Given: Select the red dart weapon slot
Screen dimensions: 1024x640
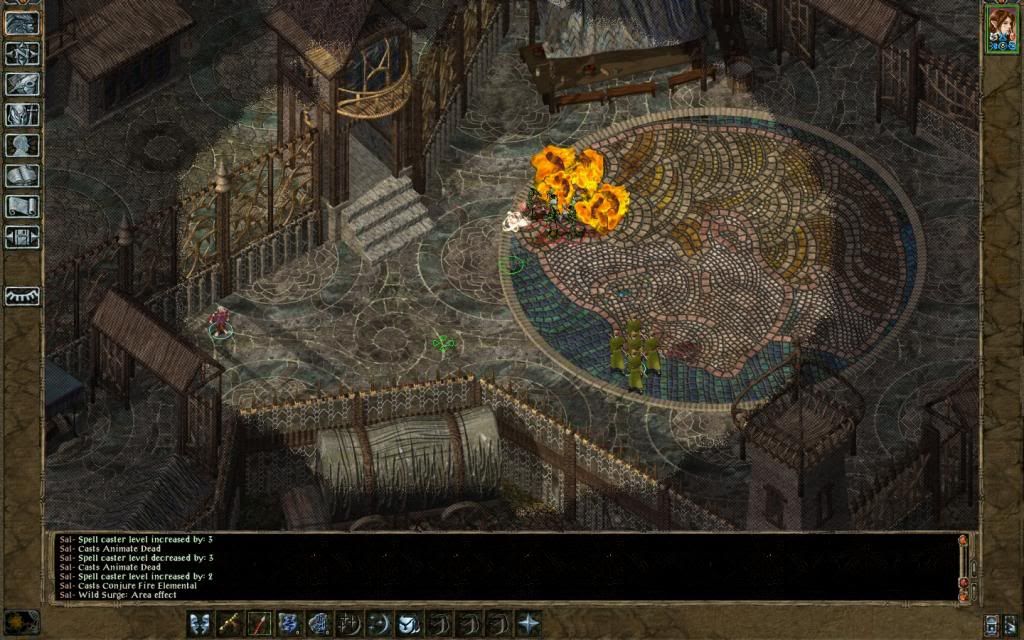Looking at the screenshot, I should [260, 623].
